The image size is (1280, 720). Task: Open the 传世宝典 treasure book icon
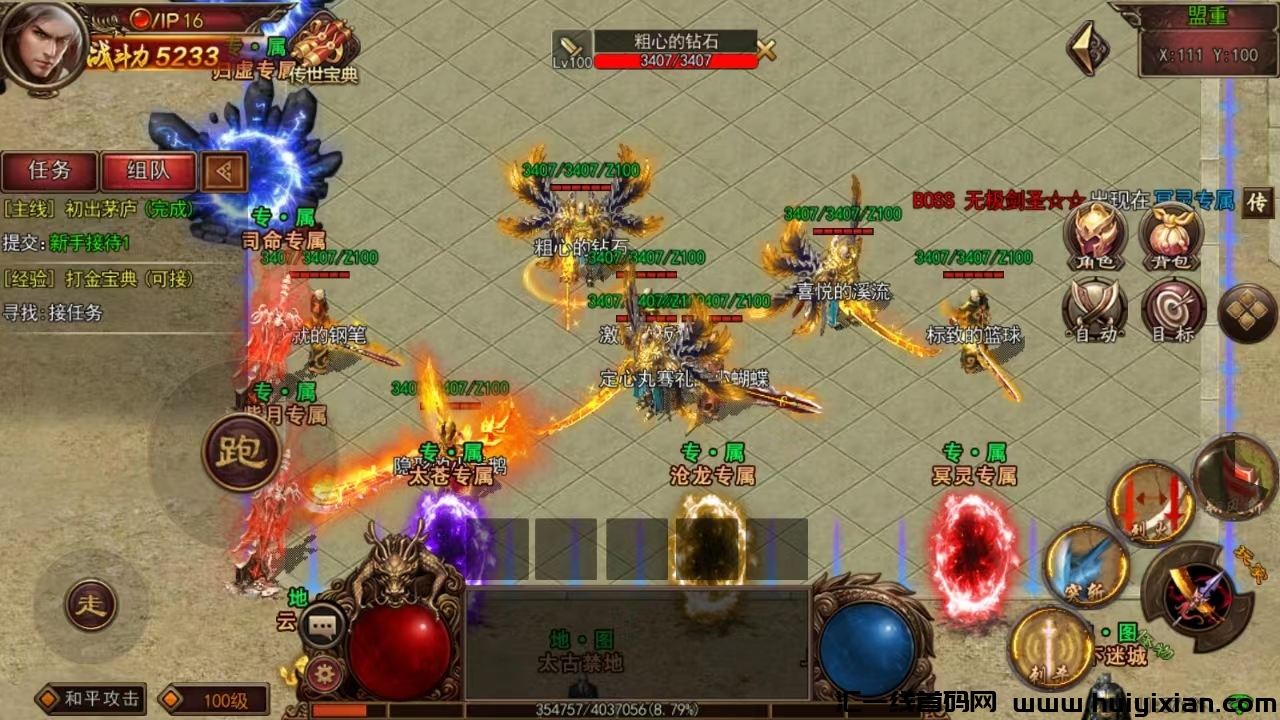(322, 50)
